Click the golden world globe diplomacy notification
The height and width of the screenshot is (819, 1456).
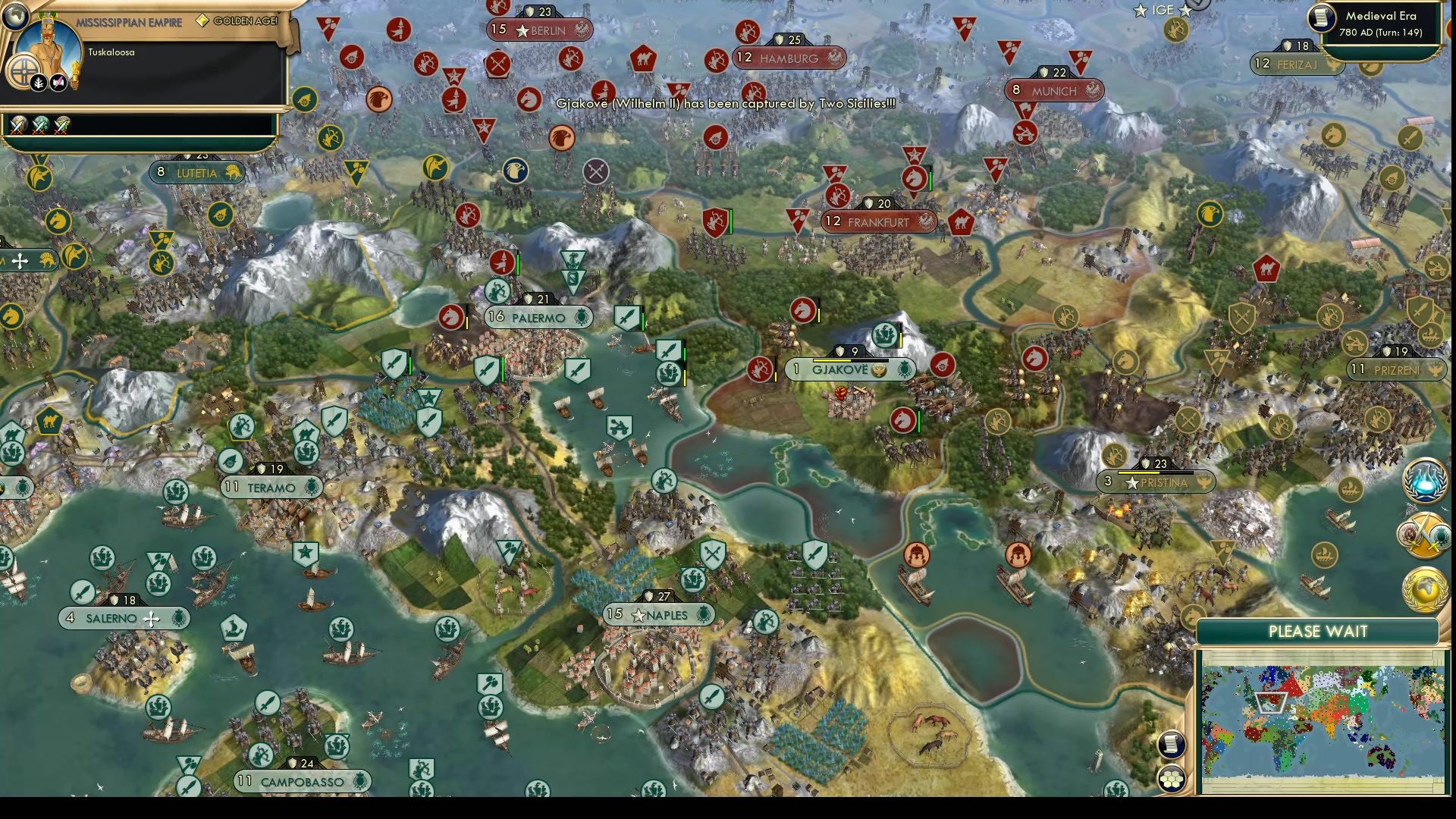(1424, 588)
